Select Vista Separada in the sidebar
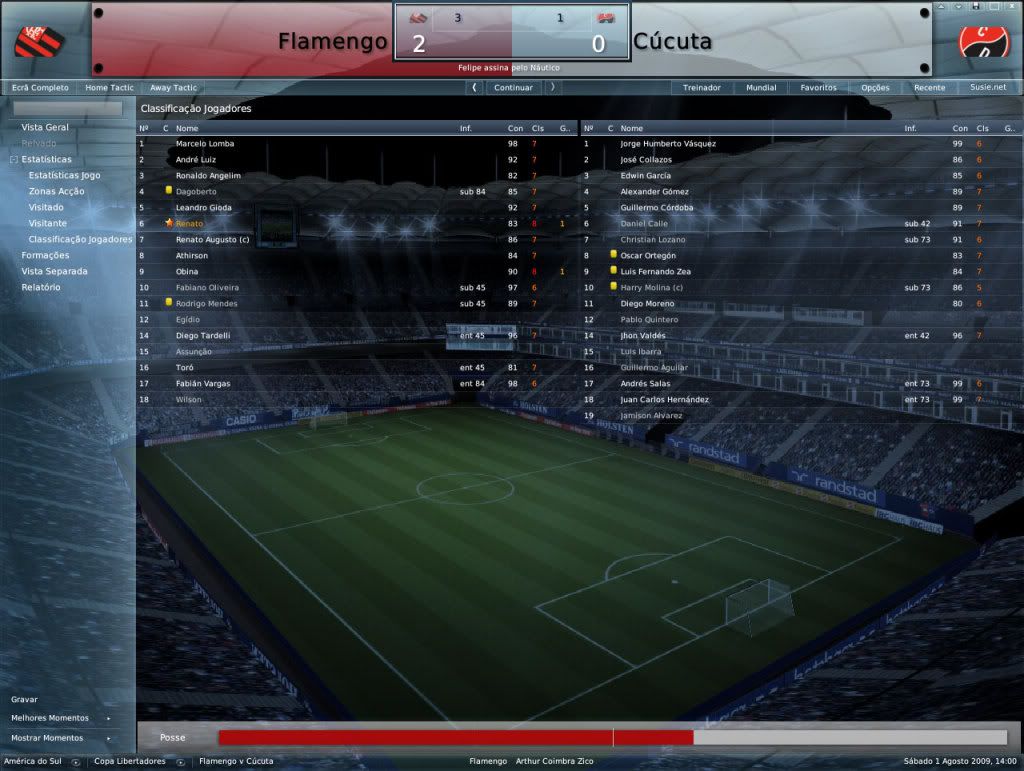Screen dimensions: 1024x771 coord(54,272)
